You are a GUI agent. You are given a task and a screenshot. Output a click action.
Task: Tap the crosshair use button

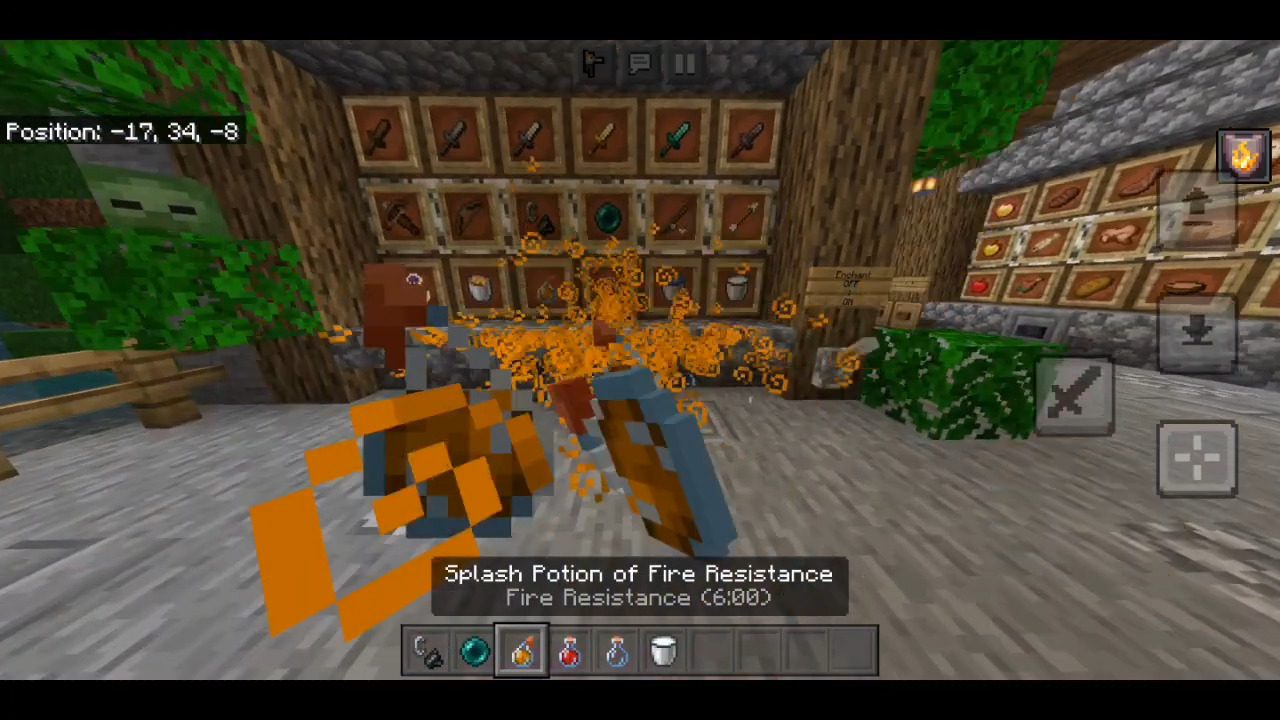coord(1197,459)
